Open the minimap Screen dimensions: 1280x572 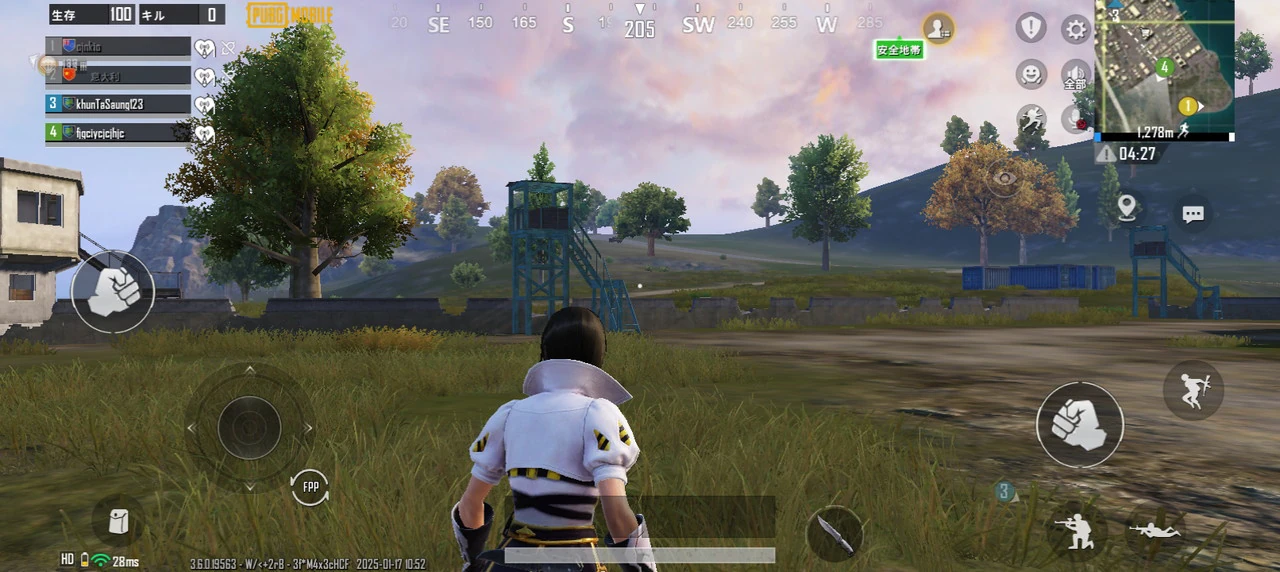(x=1164, y=65)
